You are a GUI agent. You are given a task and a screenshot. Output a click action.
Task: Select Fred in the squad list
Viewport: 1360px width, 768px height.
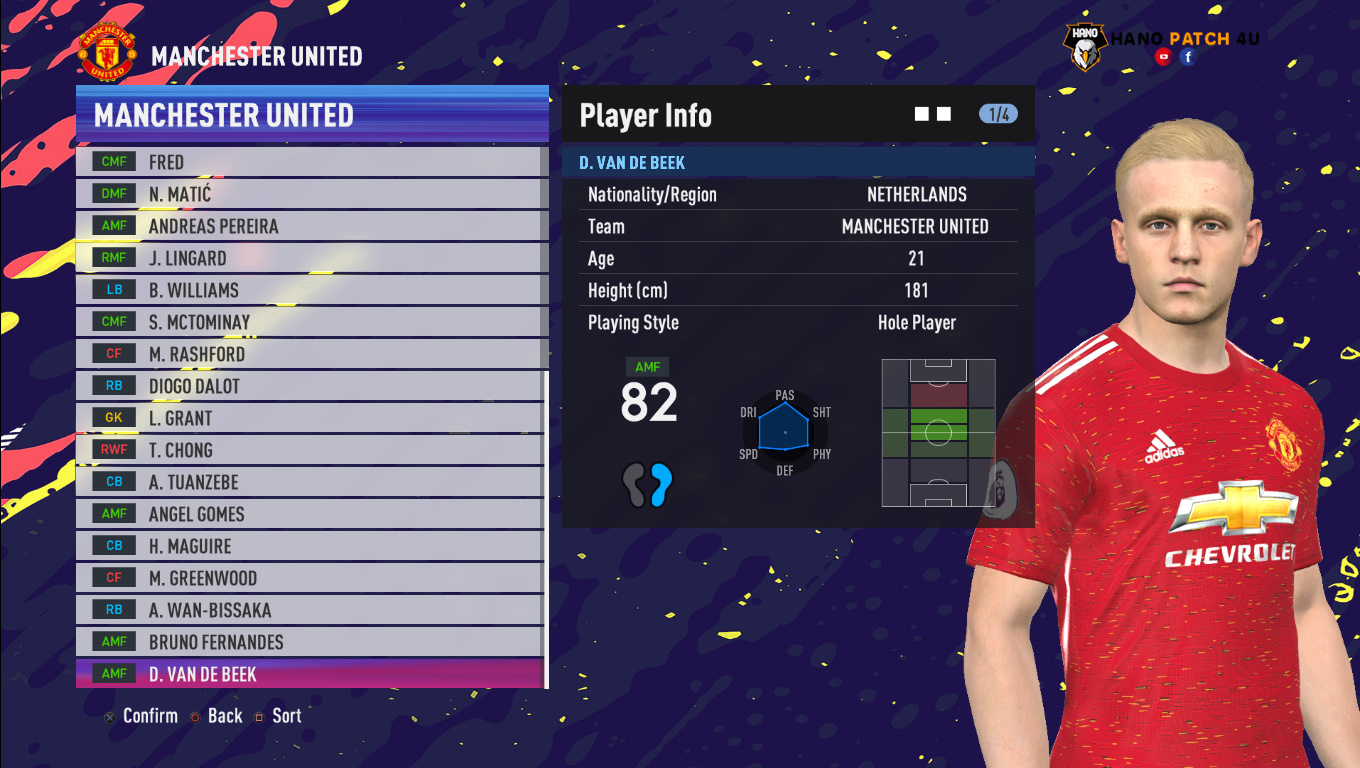click(310, 162)
